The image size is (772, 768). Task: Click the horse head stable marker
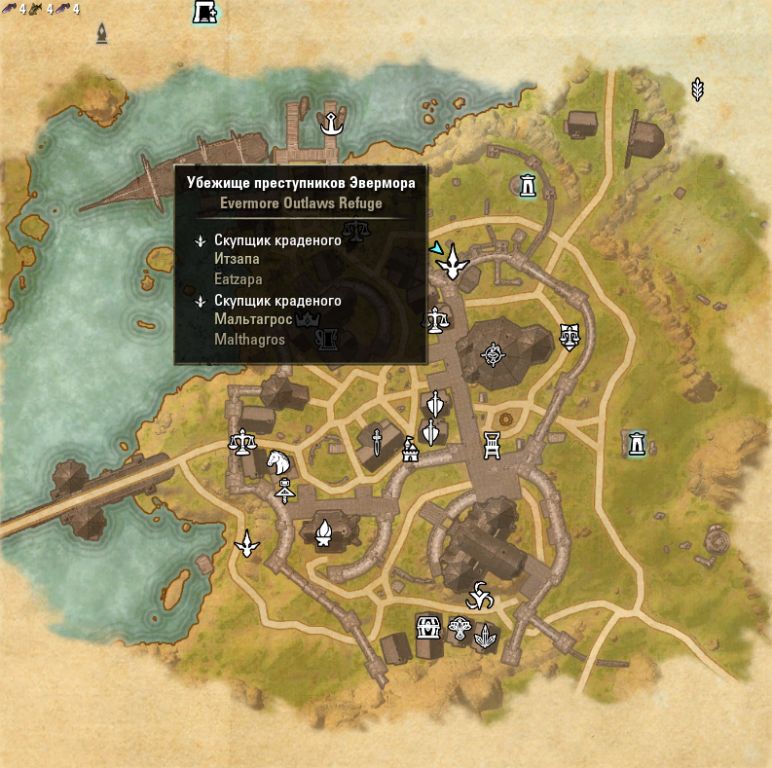pos(277,462)
